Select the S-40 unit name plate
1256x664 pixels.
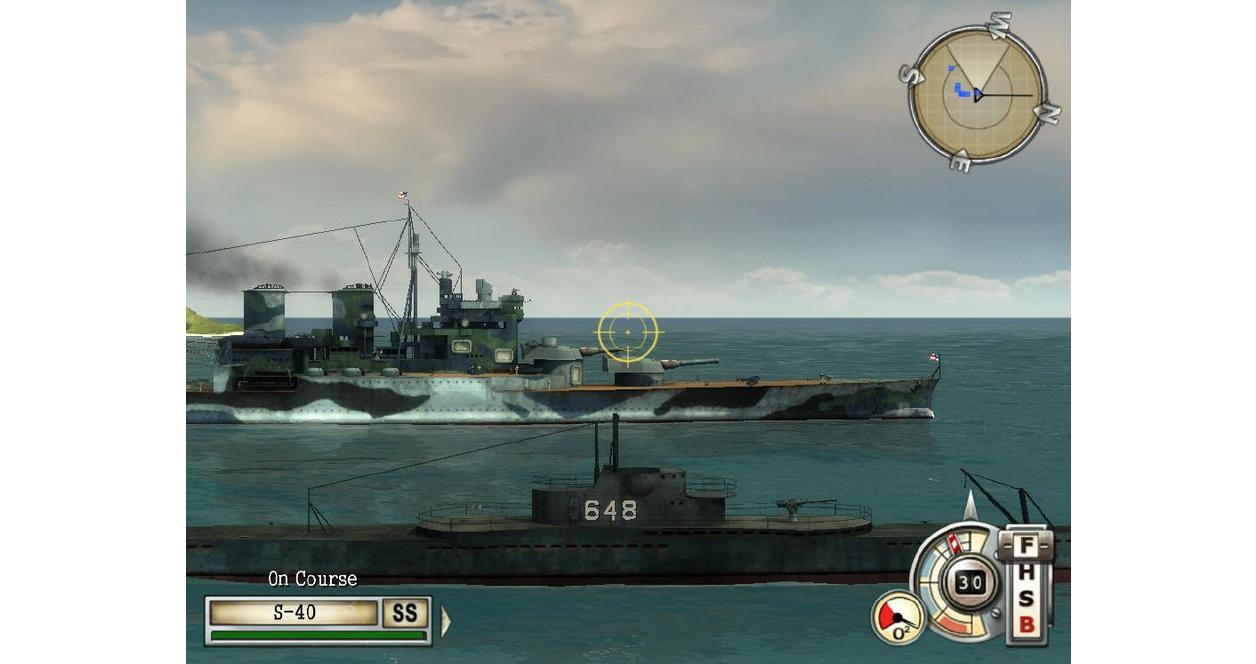294,613
